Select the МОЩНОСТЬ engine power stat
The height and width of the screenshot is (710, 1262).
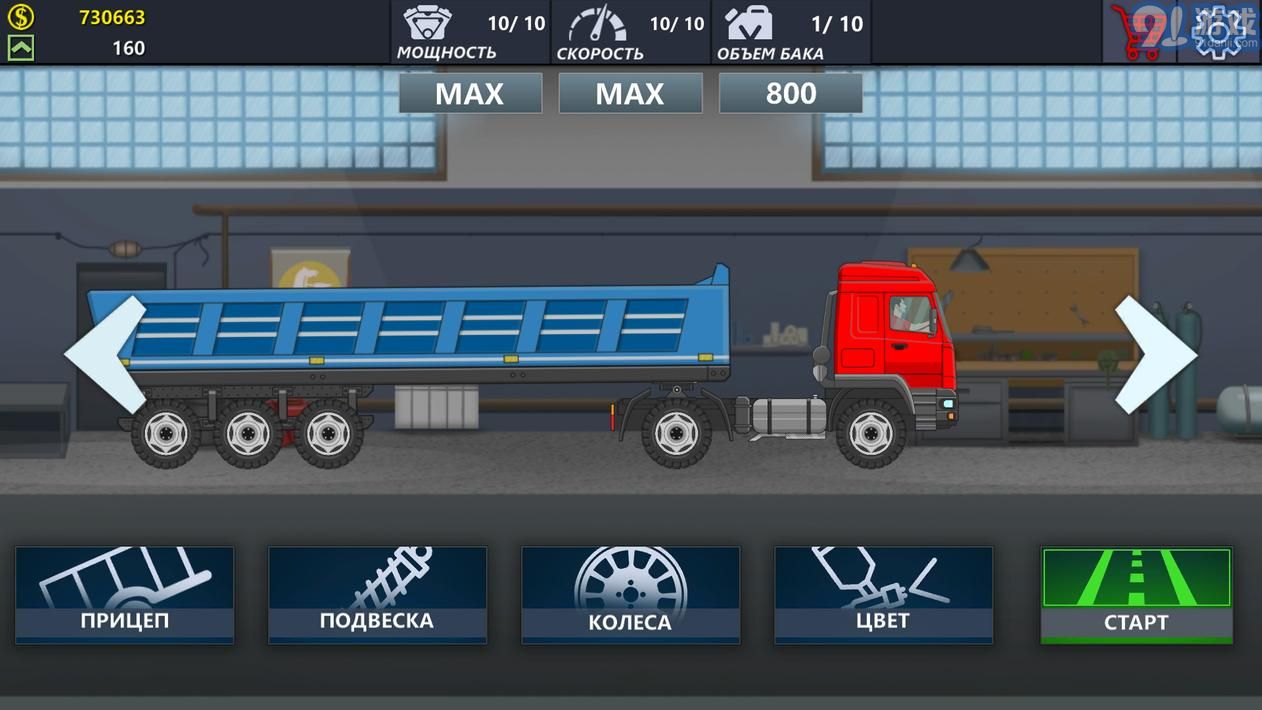(x=470, y=32)
